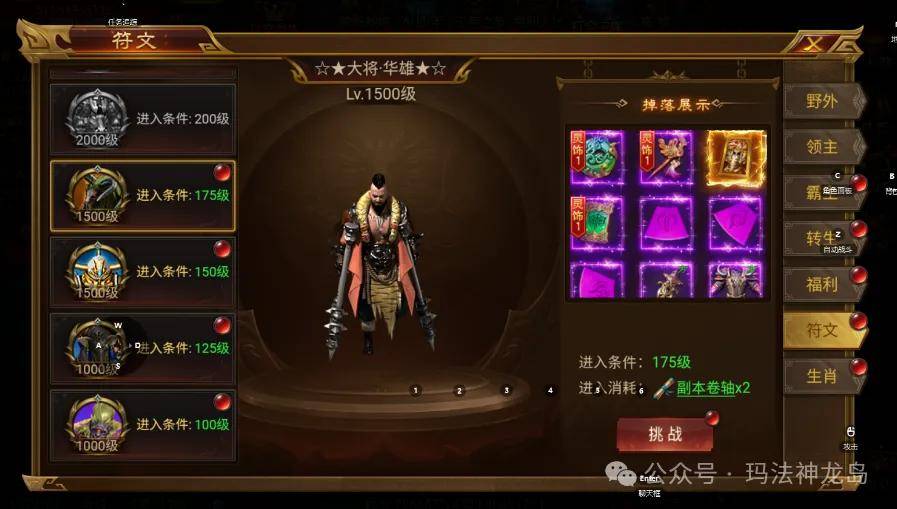Image resolution: width=897 pixels, height=509 pixels.
Task: Select the boss requiring level 100
Action: point(142,424)
